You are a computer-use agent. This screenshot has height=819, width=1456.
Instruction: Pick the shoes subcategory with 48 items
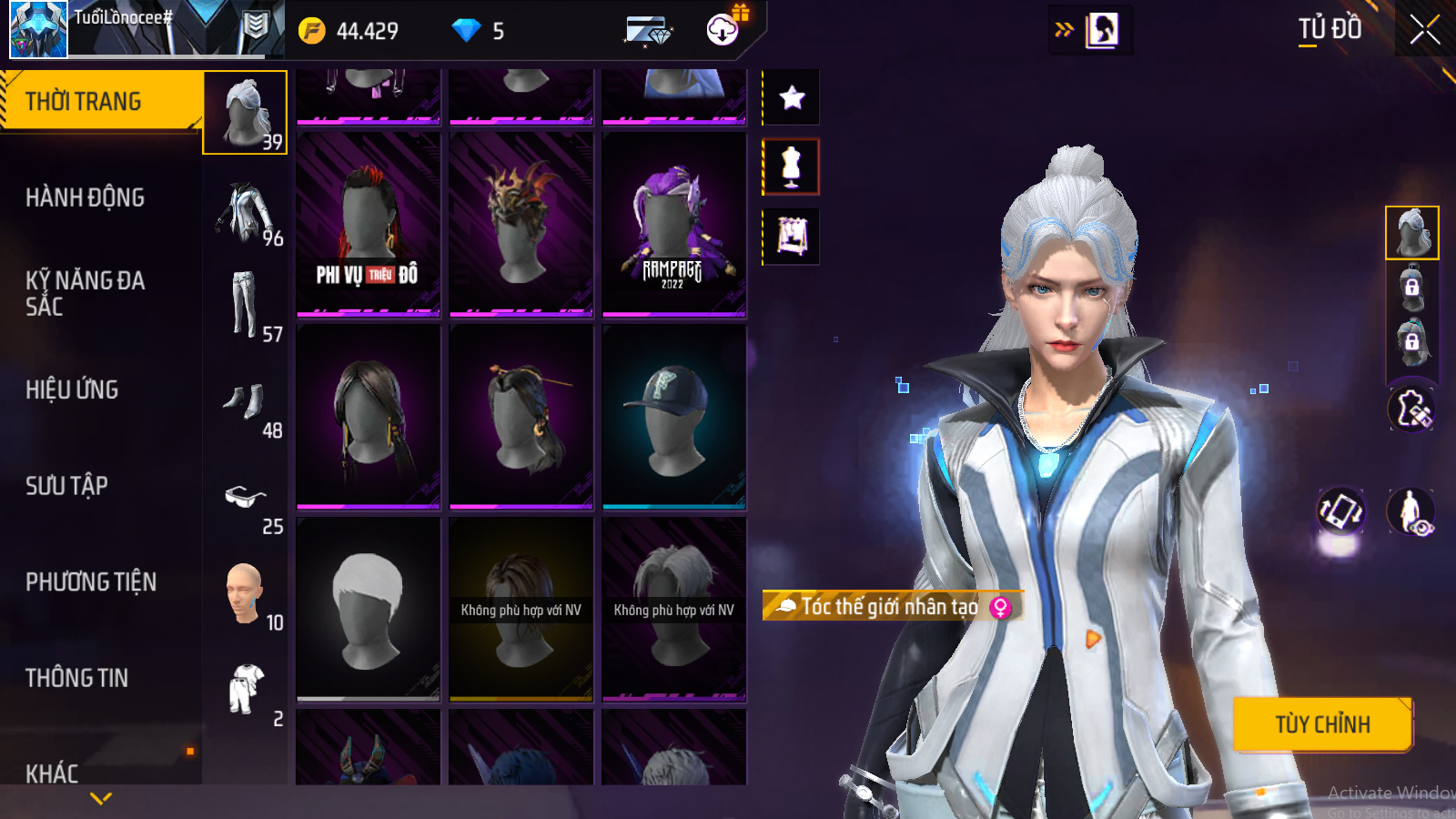click(x=246, y=404)
